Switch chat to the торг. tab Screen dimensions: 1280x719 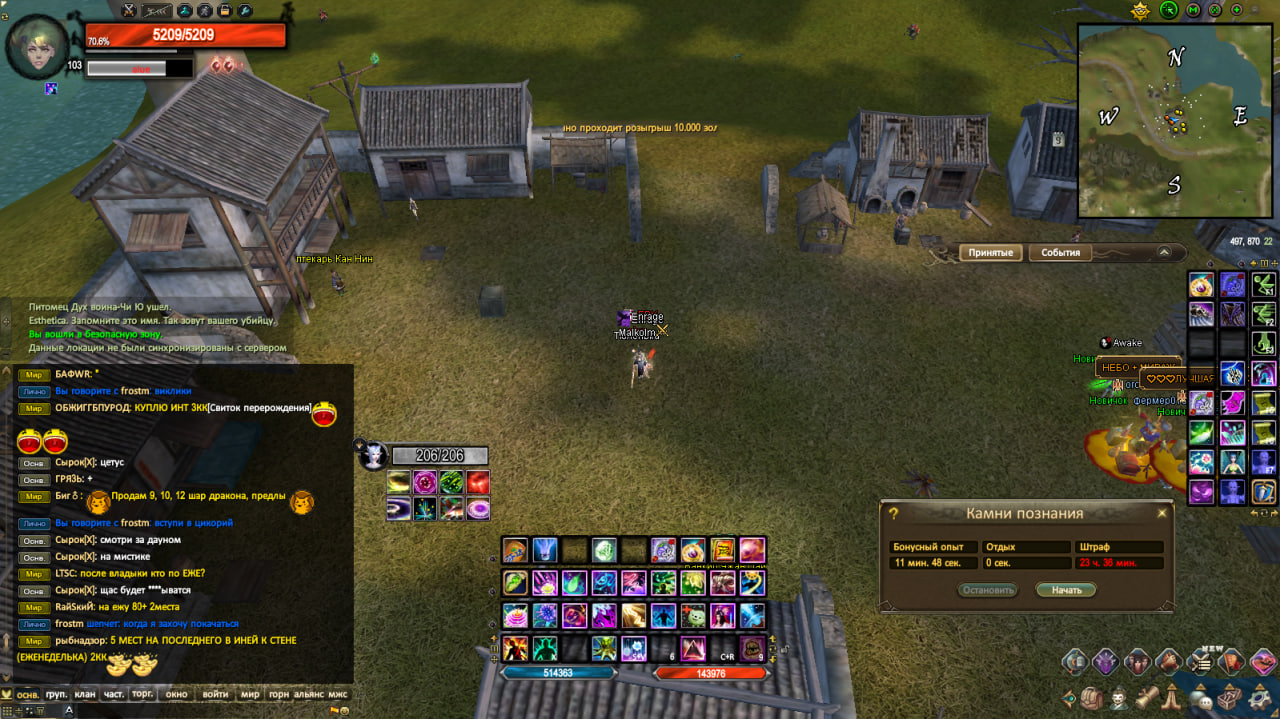pos(143,694)
